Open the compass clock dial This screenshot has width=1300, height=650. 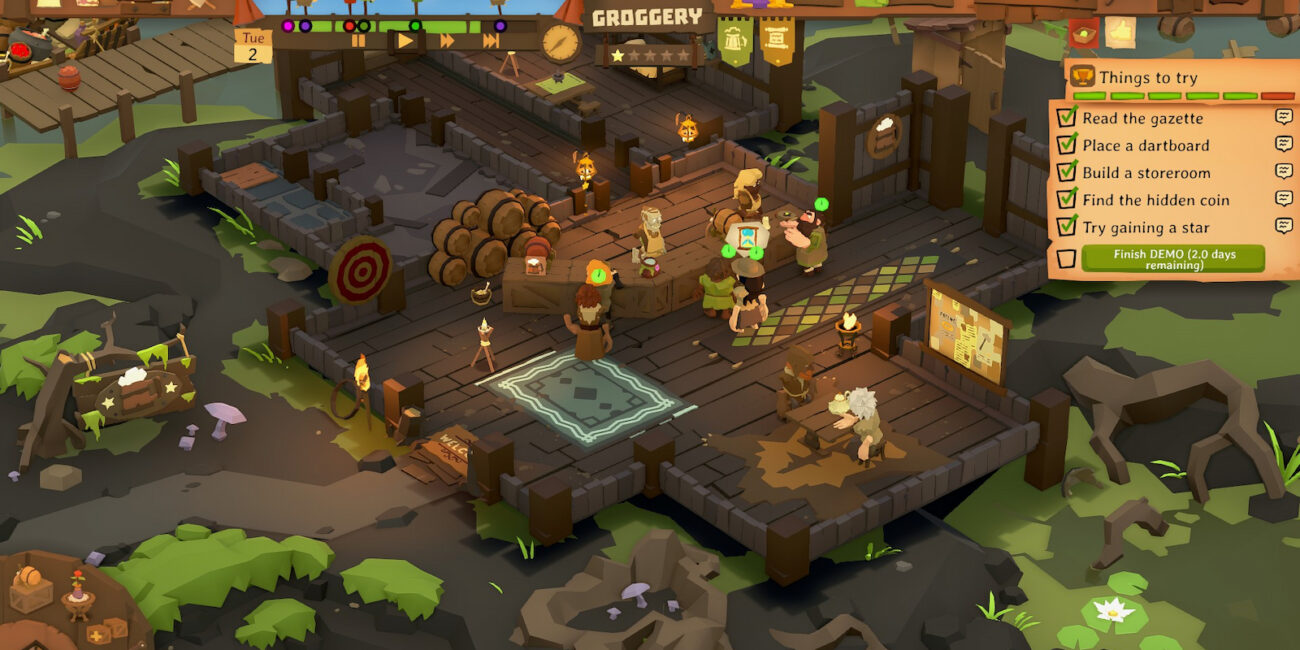[x=561, y=43]
